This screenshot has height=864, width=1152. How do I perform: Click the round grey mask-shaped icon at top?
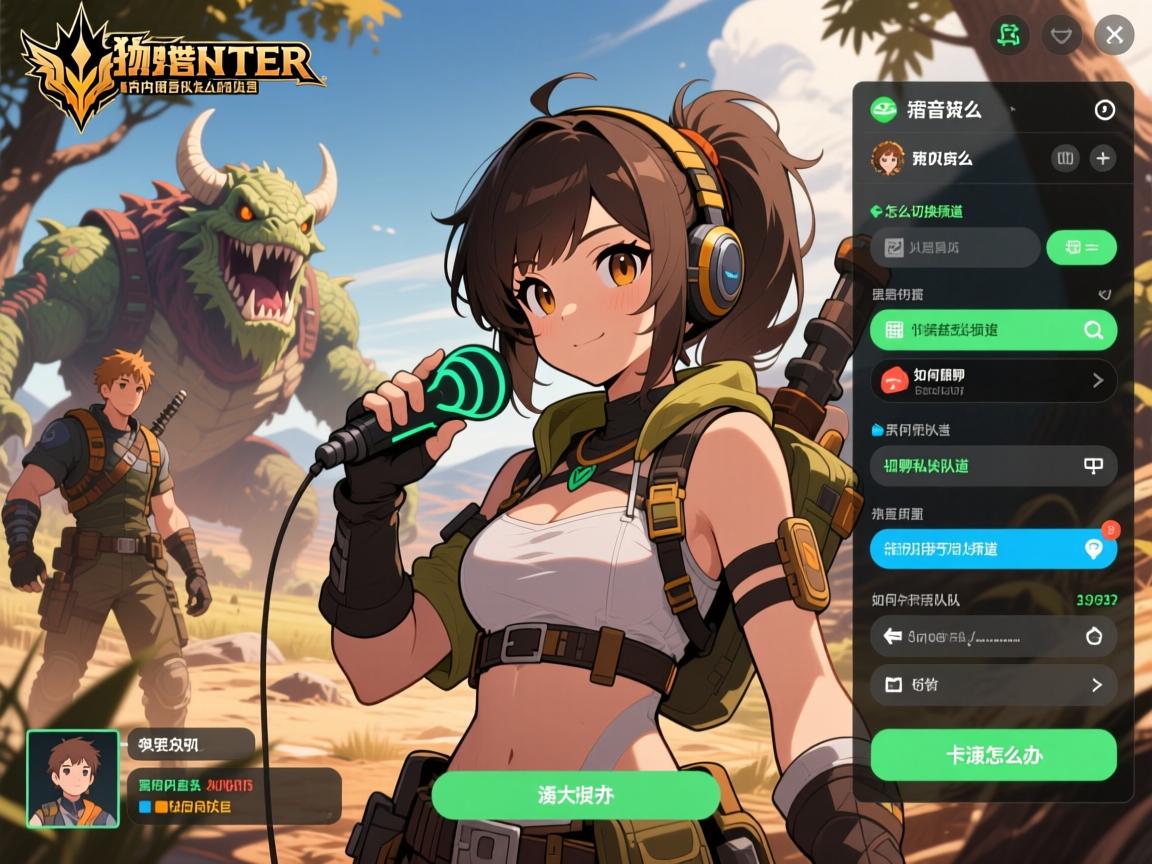(1061, 36)
